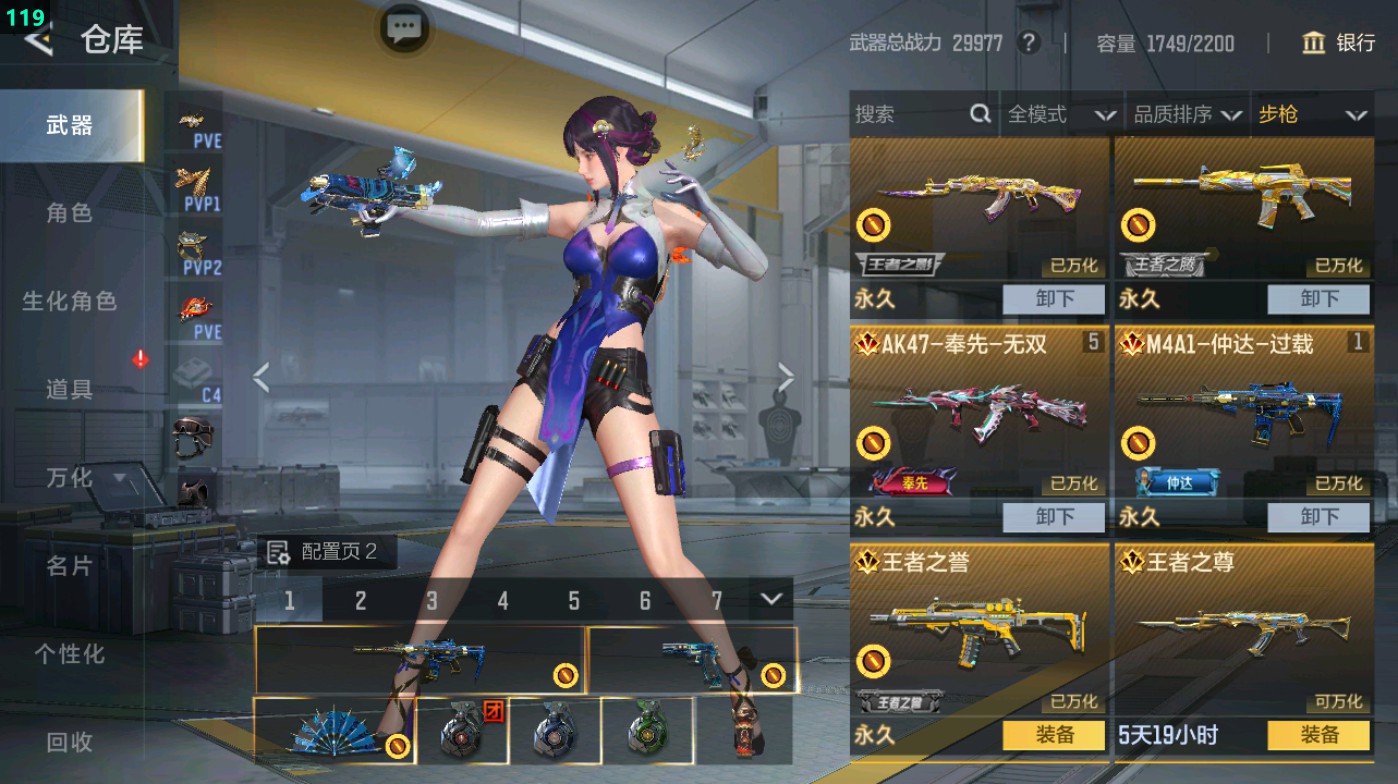Open the 品质排序 sorting dropdown

click(1190, 114)
